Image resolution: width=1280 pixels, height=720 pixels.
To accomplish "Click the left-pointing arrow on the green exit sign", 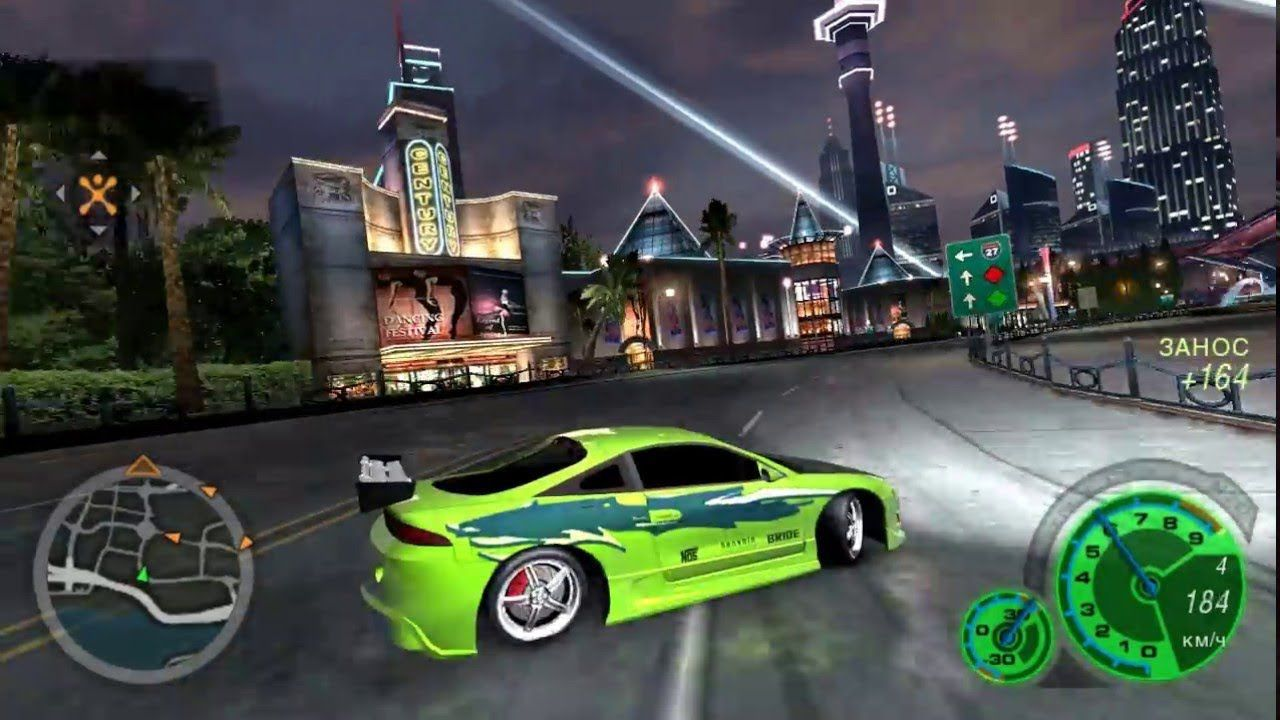I will point(963,255).
